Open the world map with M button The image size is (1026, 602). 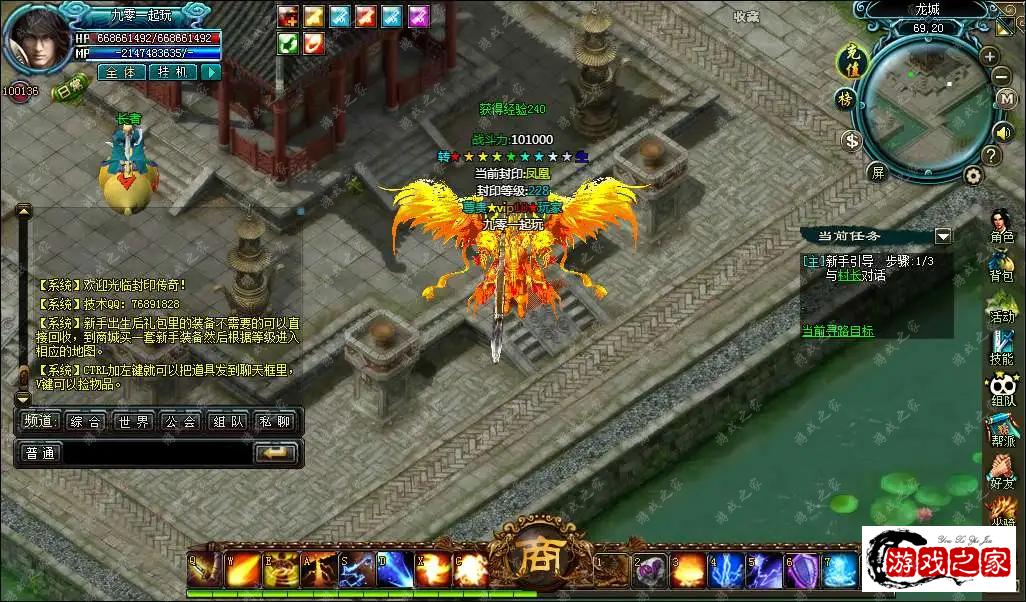(1006, 99)
